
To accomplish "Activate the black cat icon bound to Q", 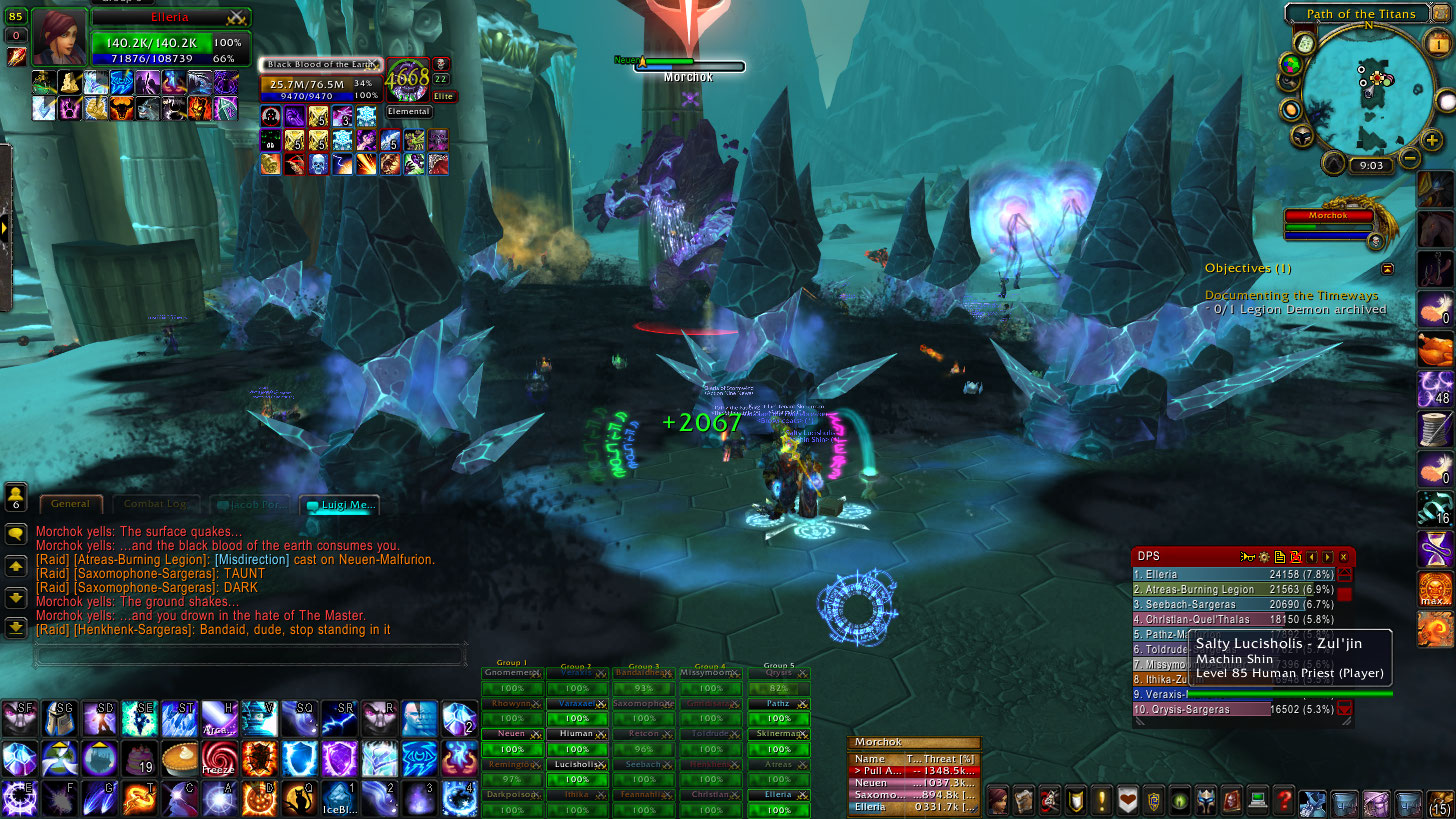I will (297, 799).
